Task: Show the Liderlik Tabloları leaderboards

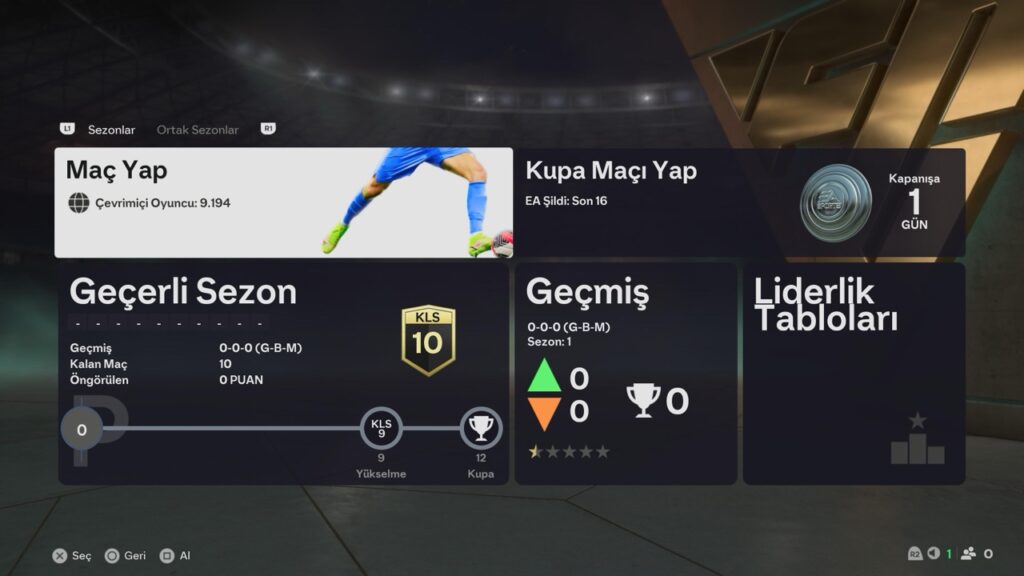Action: (x=853, y=374)
